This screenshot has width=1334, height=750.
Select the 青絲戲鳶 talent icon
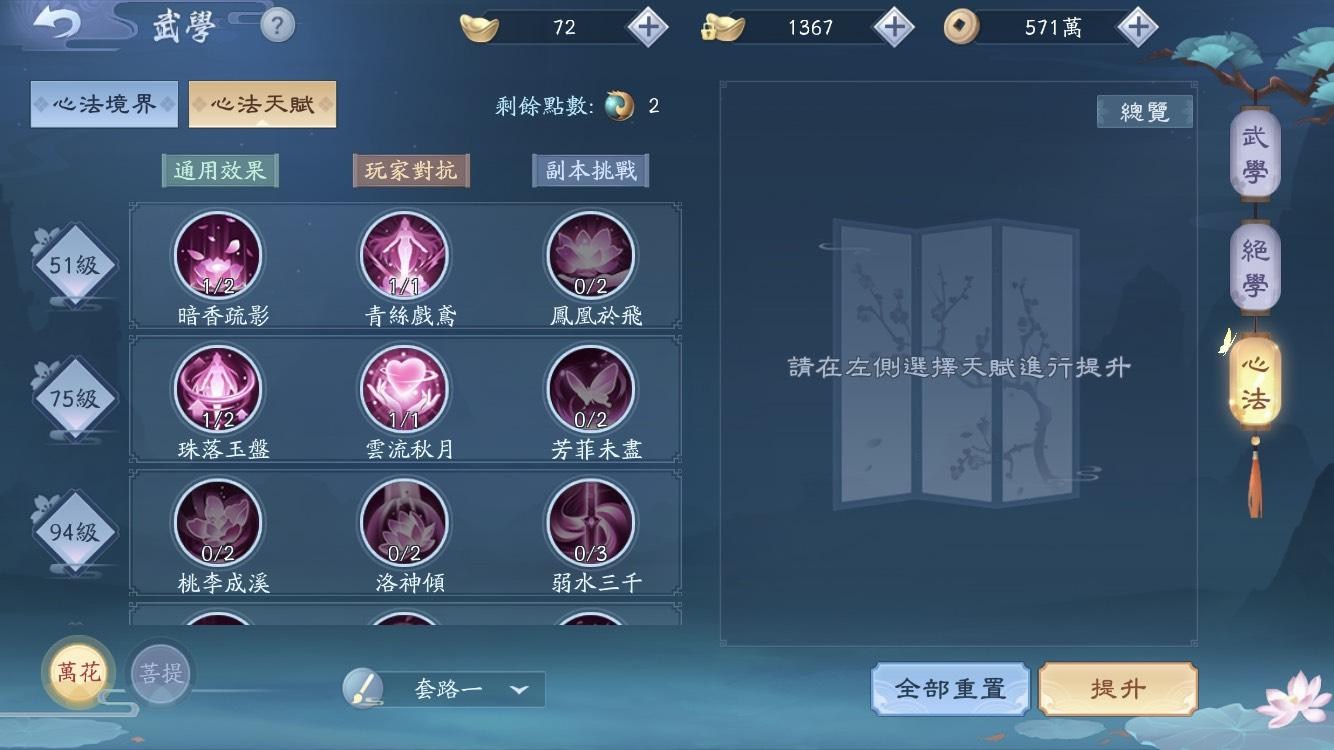point(403,255)
